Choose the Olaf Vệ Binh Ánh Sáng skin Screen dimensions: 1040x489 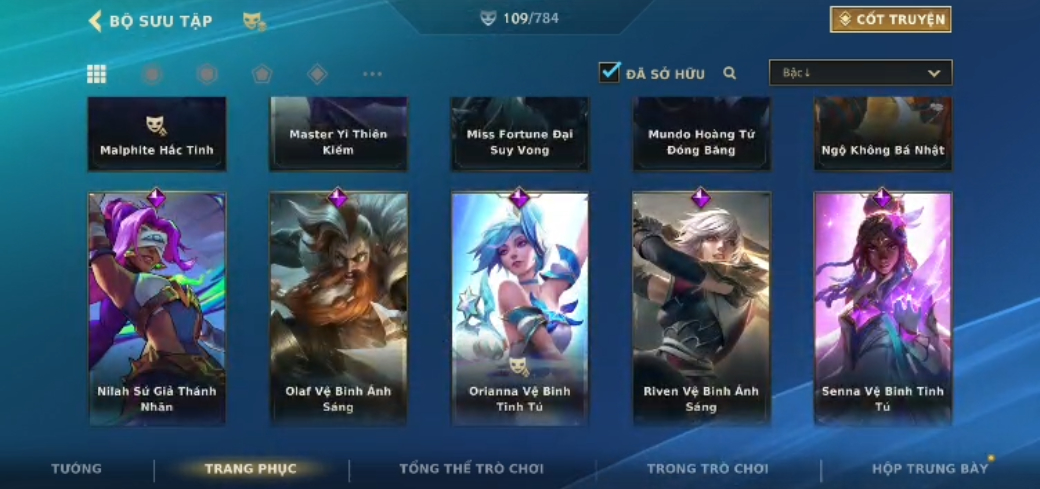click(338, 307)
